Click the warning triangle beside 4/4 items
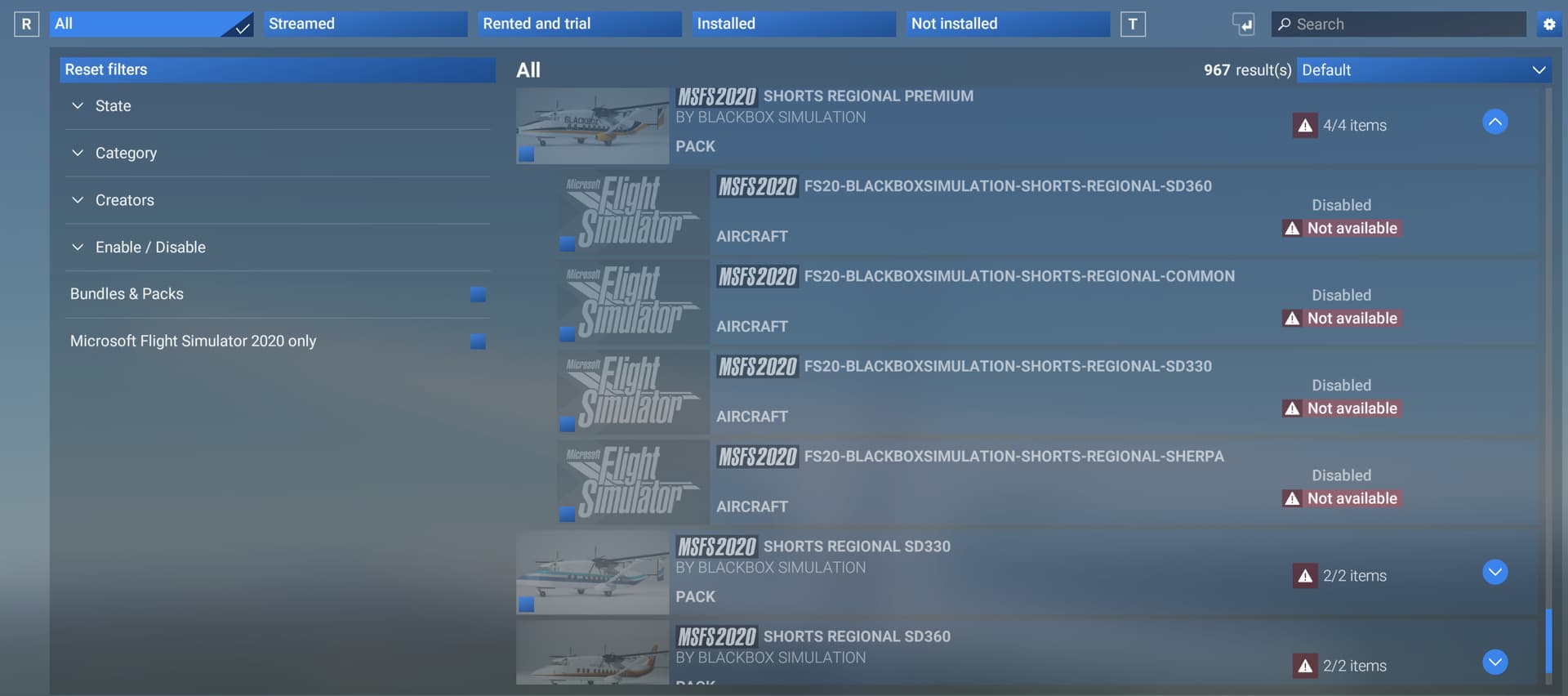This screenshot has height=696, width=1568. [1304, 125]
